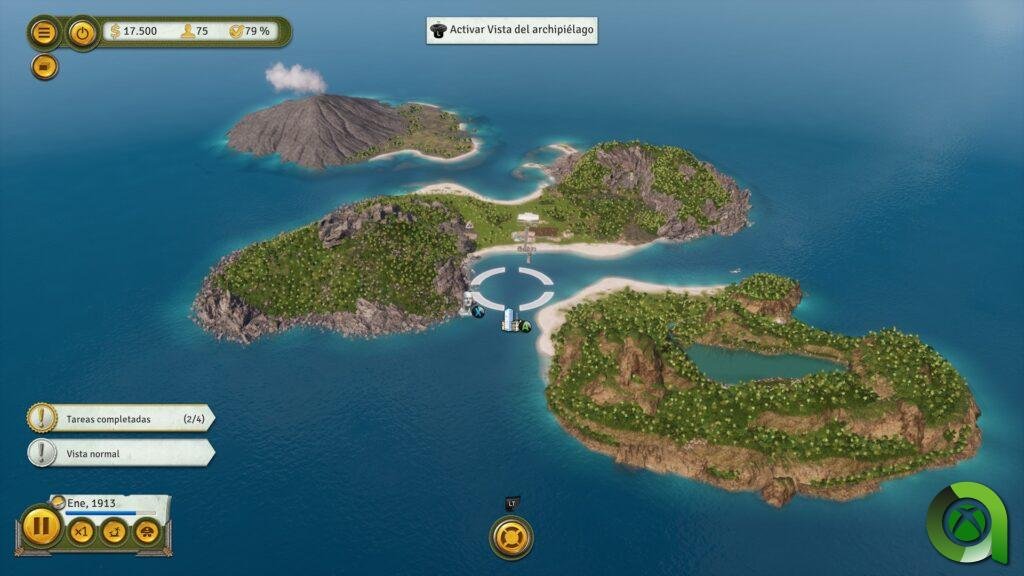Viewport: 1024px width, 576px height.
Task: Pause the game with the pause button
Action: (42, 527)
